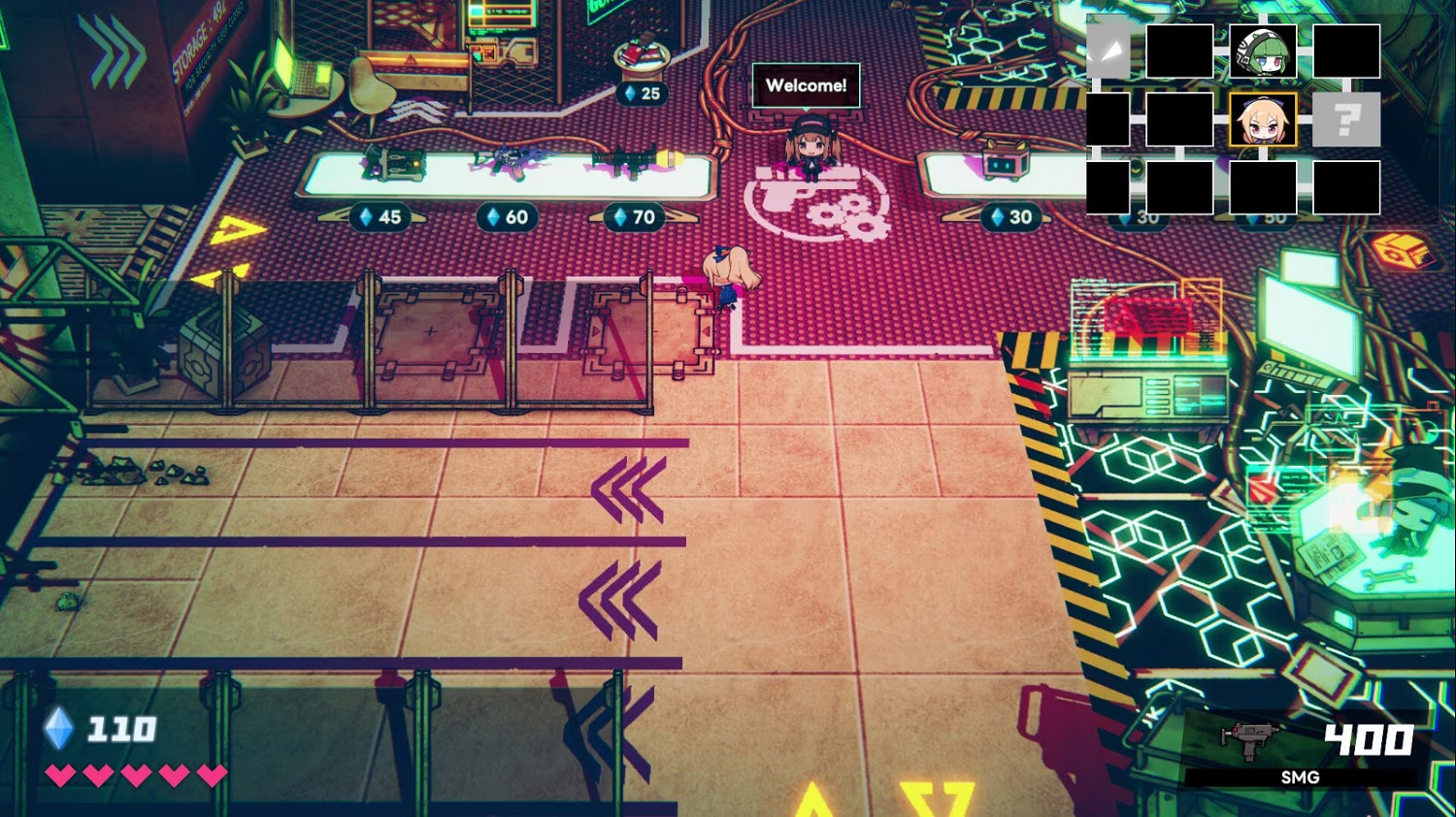Click the Welcome! speech bubble
This screenshot has width=1456, height=817.
point(806,85)
